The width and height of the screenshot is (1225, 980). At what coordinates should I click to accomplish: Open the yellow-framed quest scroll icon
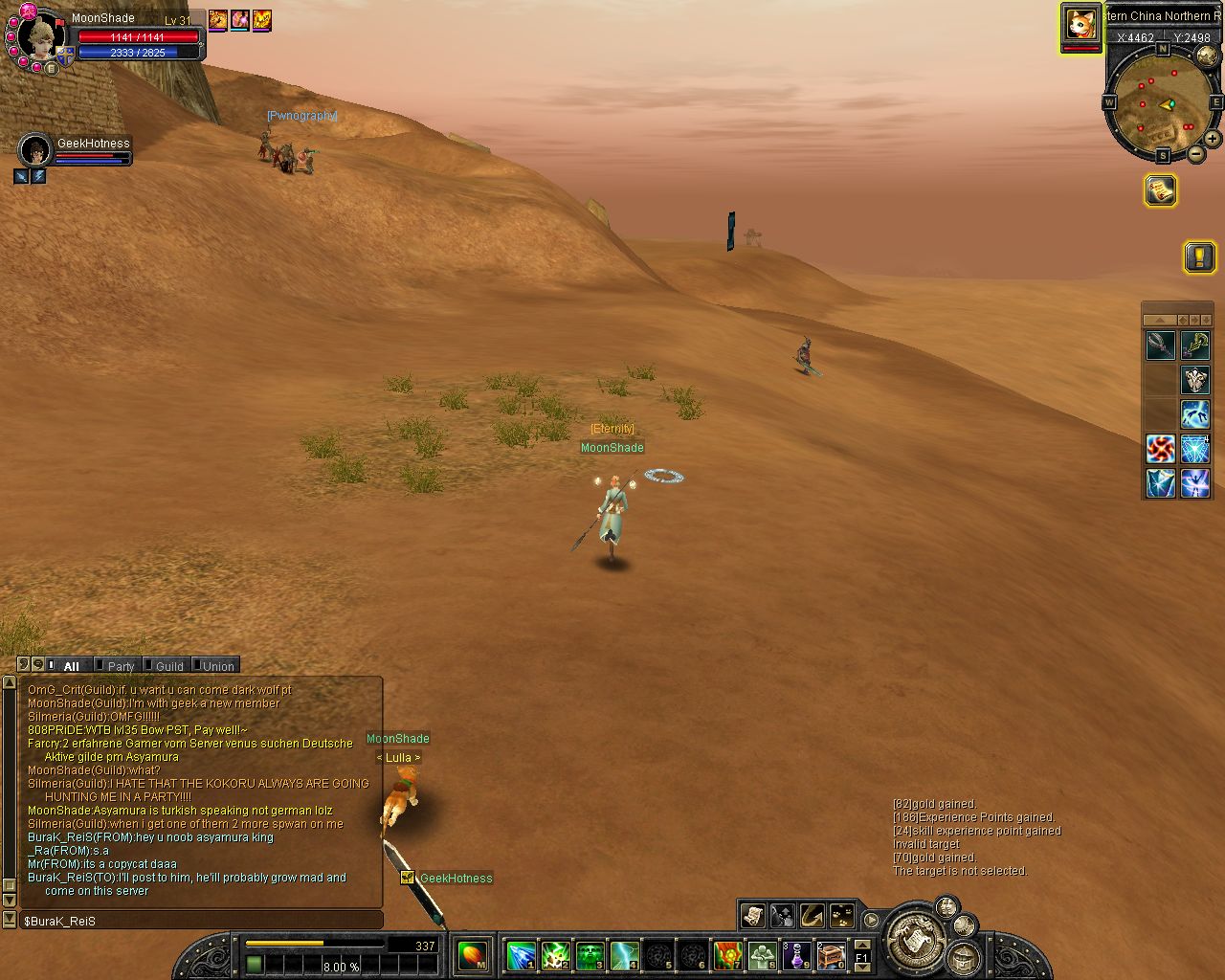[1160, 190]
